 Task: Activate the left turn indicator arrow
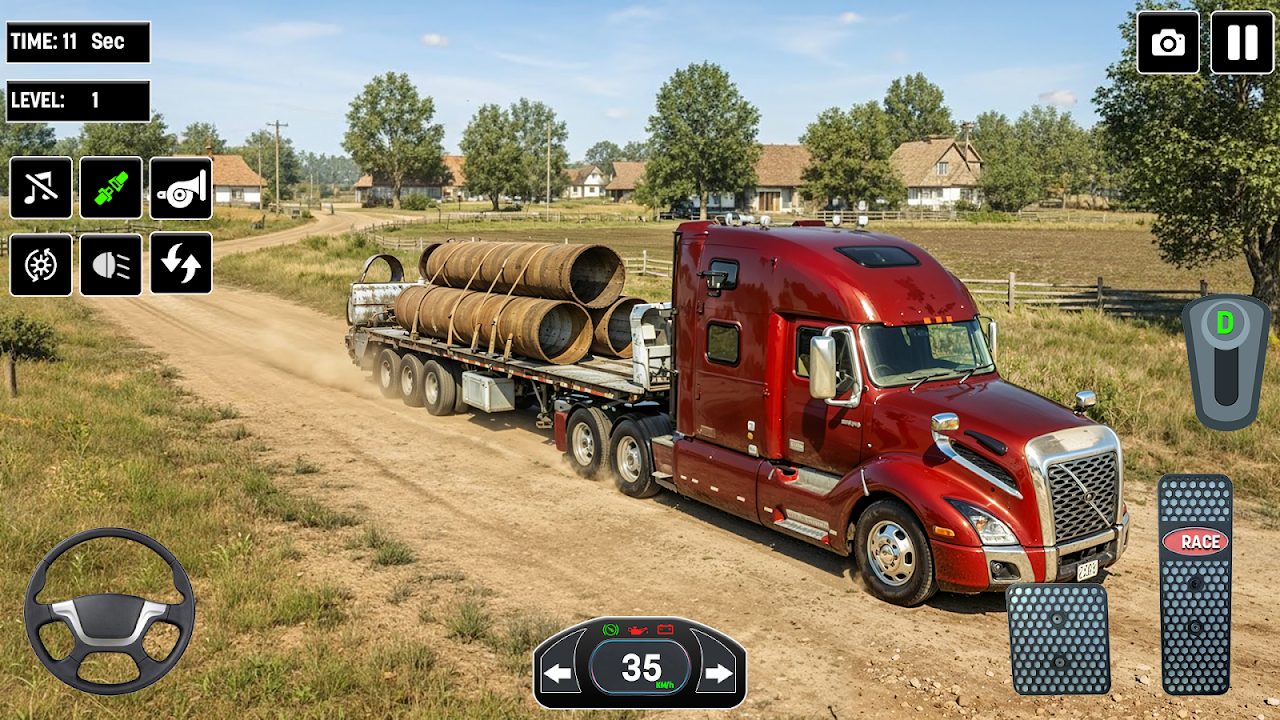(558, 673)
